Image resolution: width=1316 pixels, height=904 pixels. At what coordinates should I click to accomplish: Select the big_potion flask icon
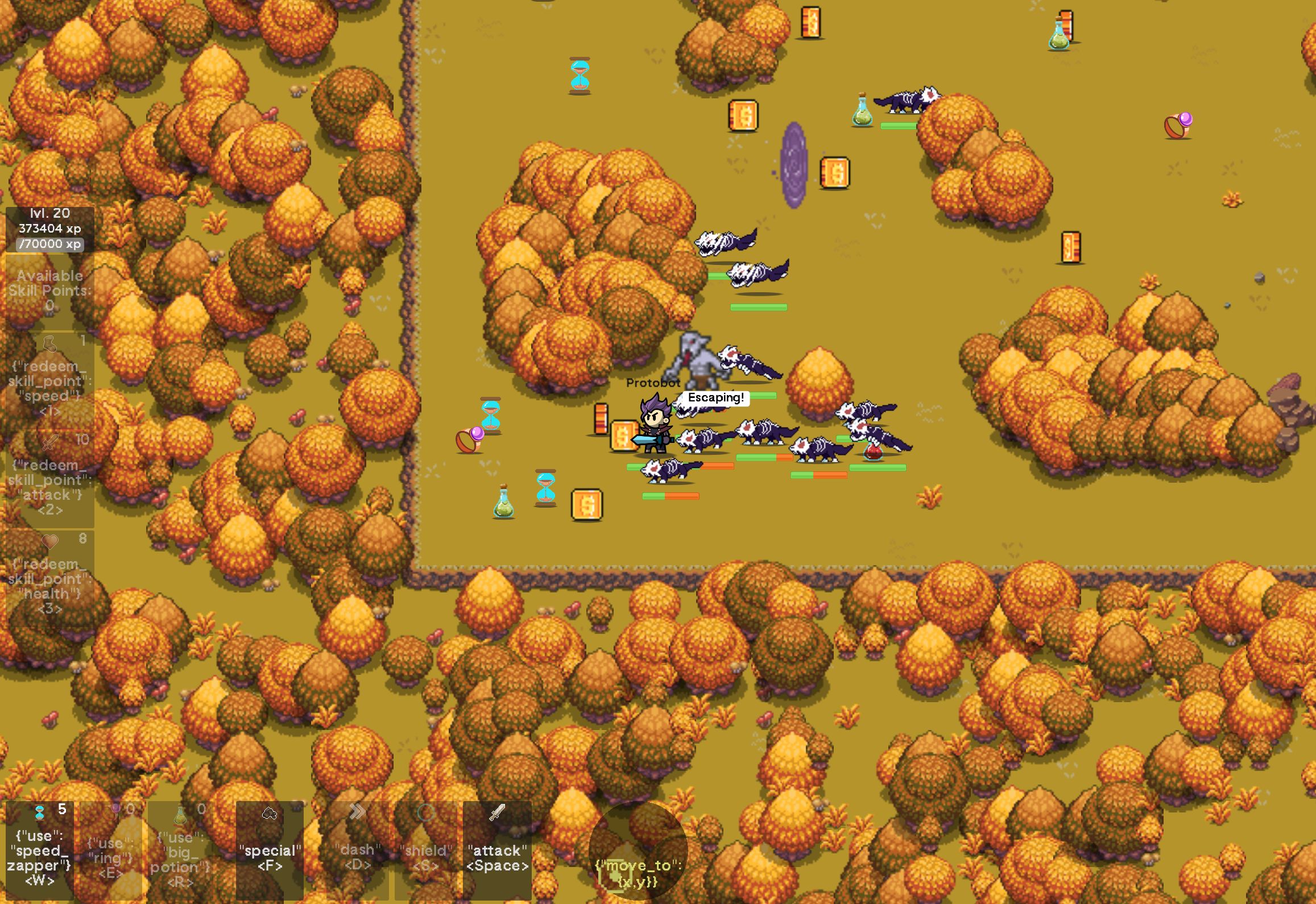(x=181, y=814)
